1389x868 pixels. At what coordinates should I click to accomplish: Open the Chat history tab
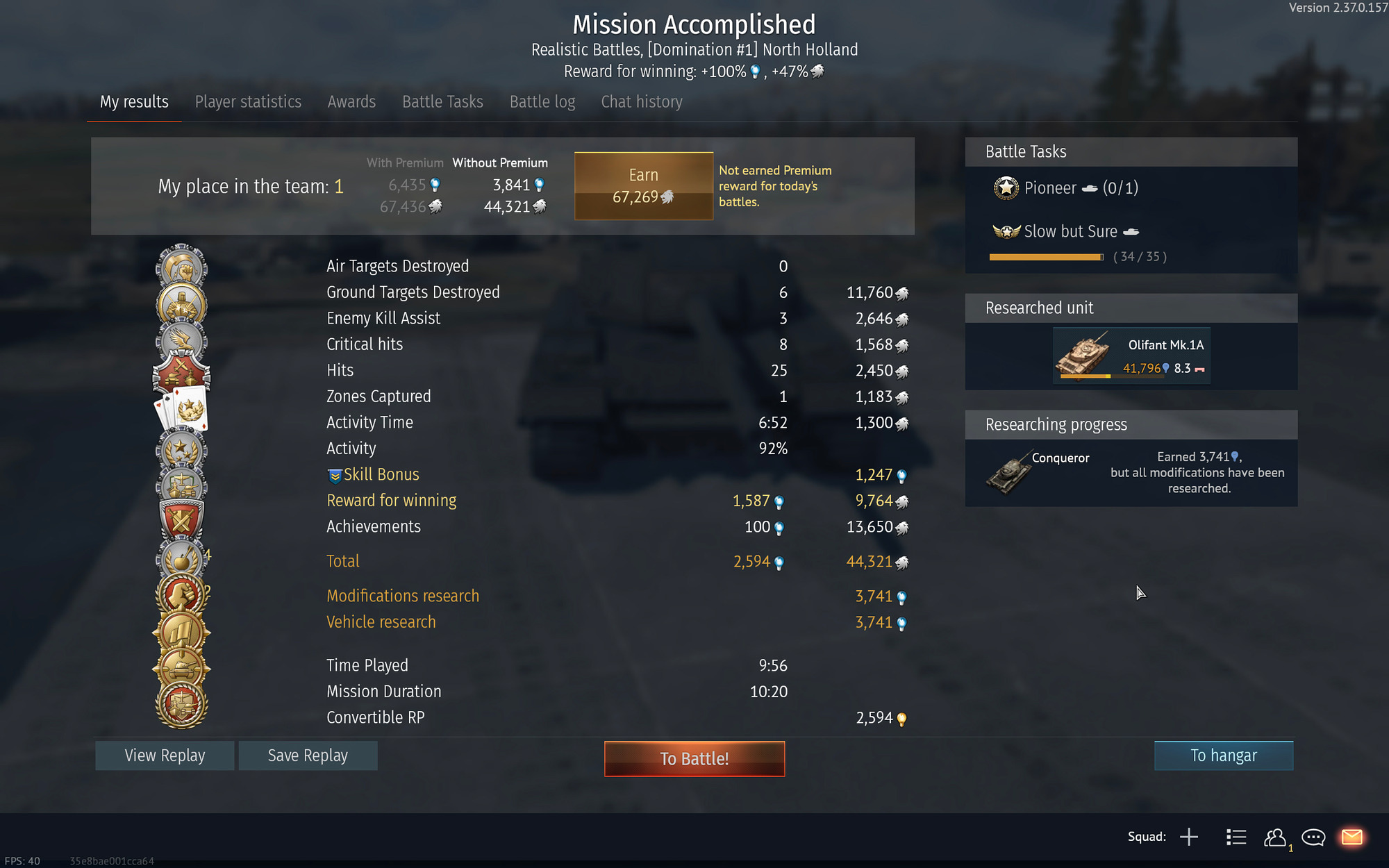point(641,101)
